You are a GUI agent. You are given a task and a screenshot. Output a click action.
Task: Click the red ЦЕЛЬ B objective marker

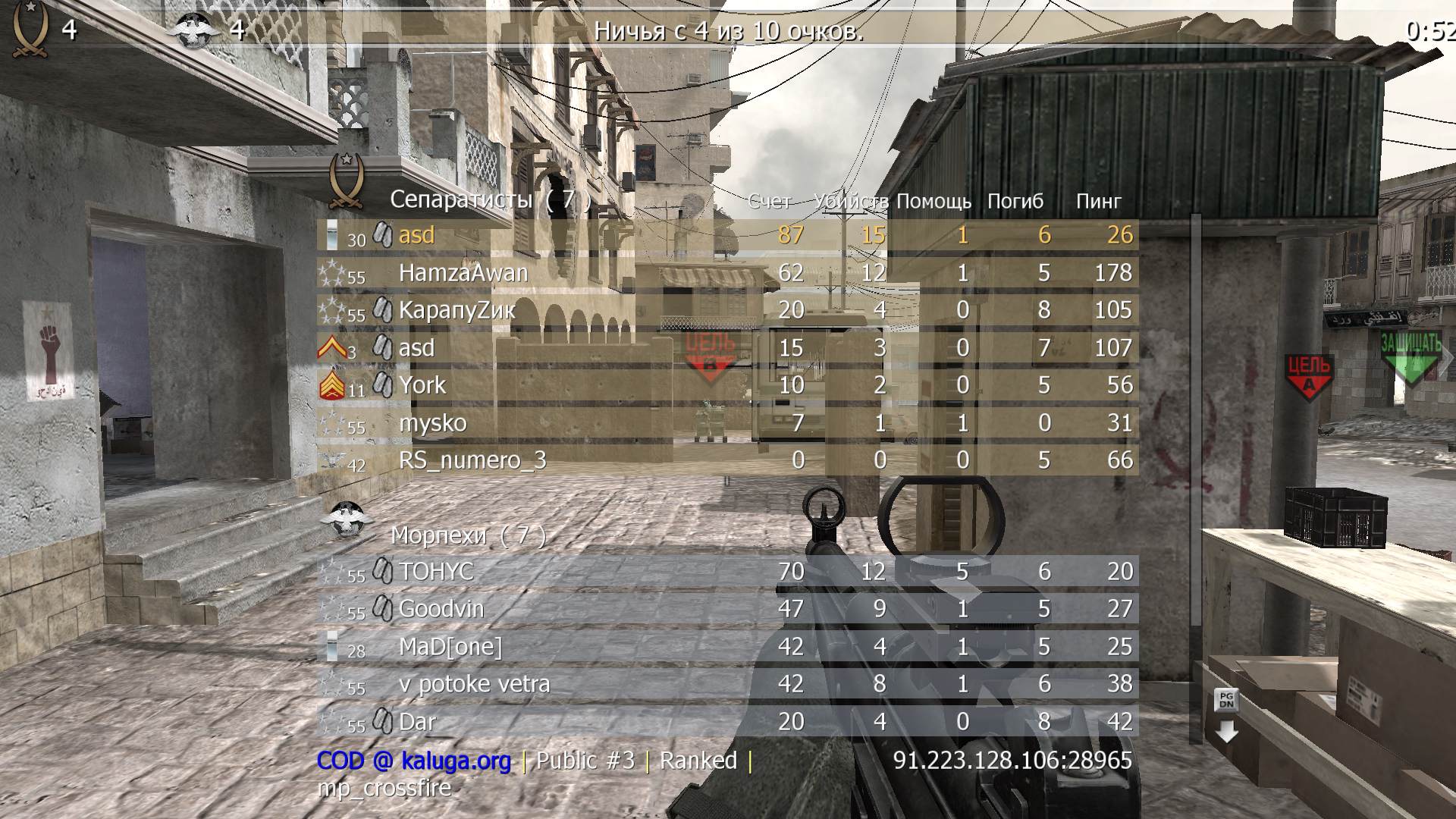click(711, 353)
